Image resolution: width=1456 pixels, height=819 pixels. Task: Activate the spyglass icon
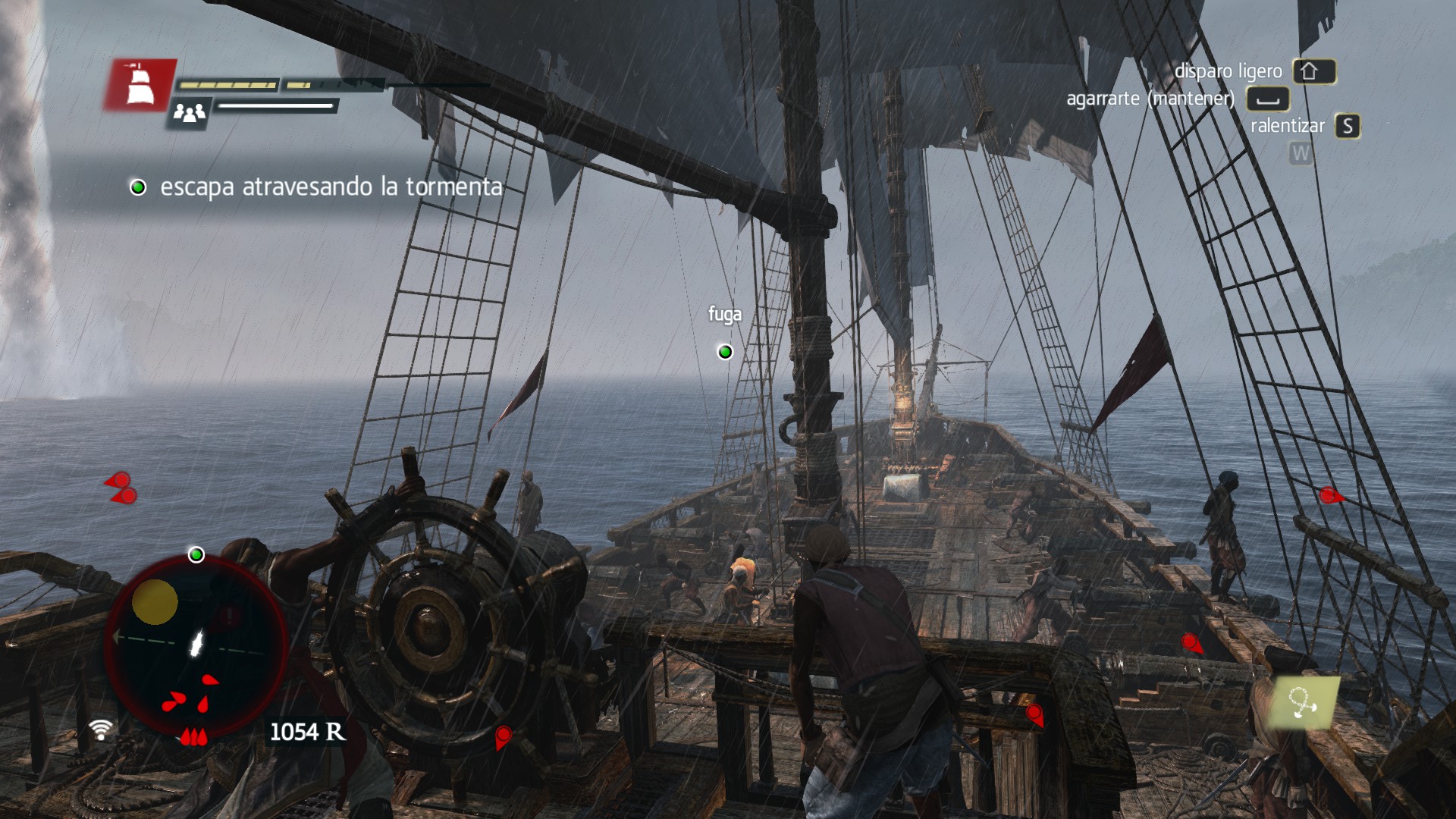point(1304,702)
